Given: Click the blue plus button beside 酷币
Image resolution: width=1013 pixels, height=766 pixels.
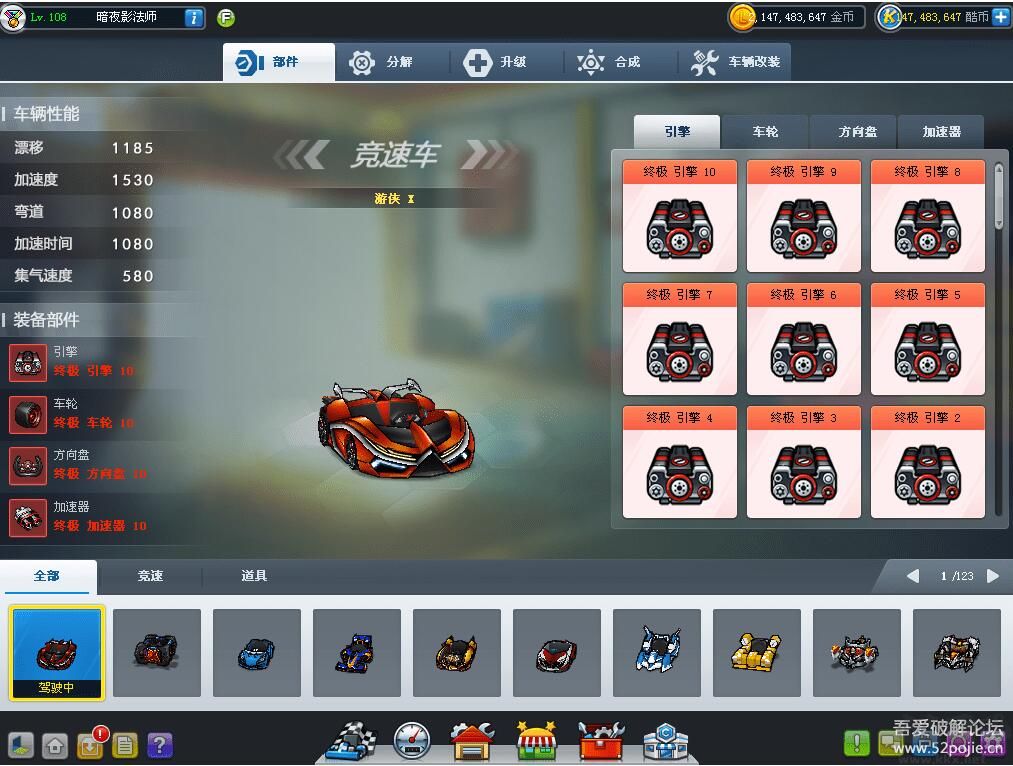Looking at the screenshot, I should 1000,17.
